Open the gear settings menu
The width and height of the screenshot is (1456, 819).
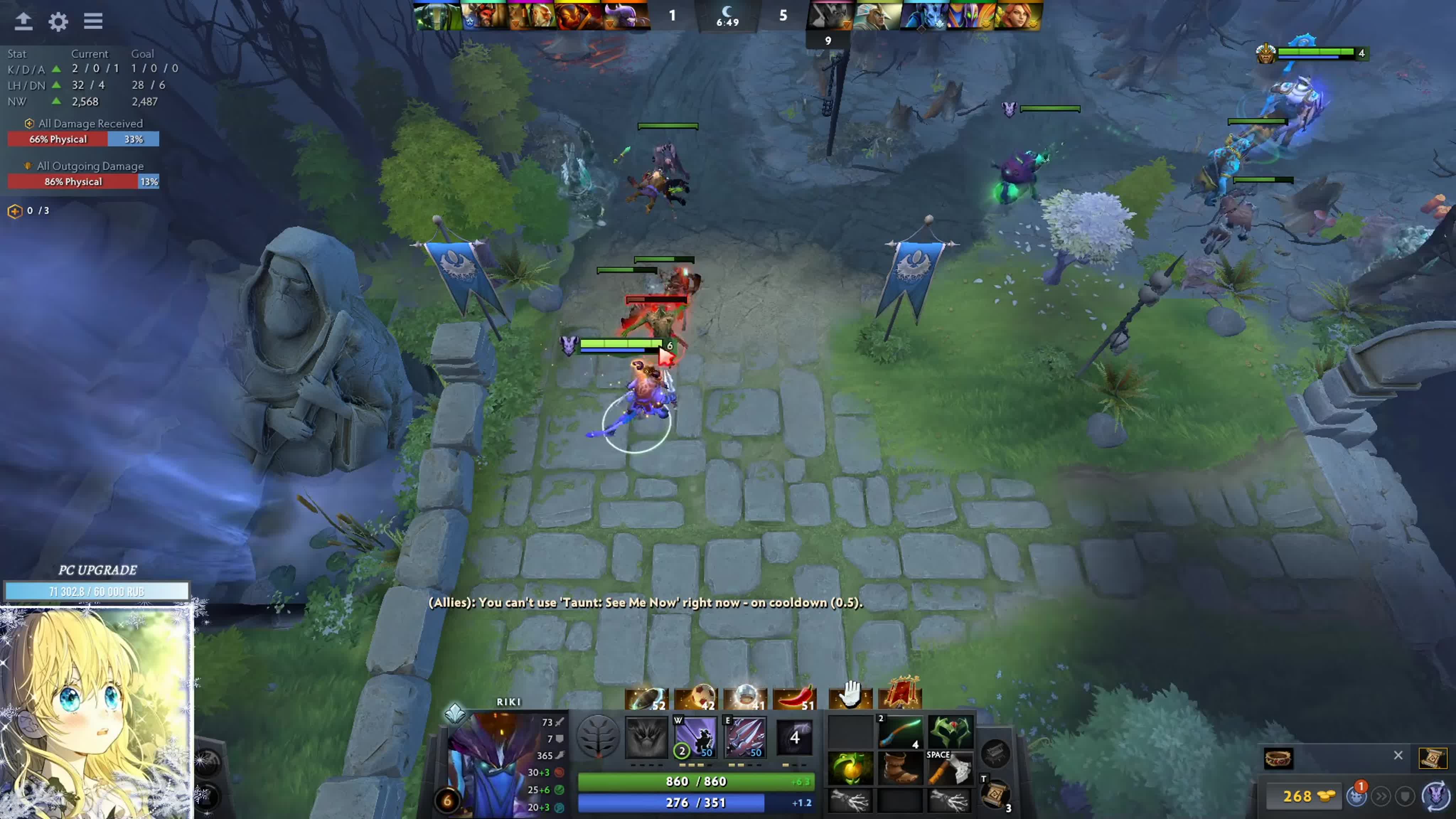58,21
